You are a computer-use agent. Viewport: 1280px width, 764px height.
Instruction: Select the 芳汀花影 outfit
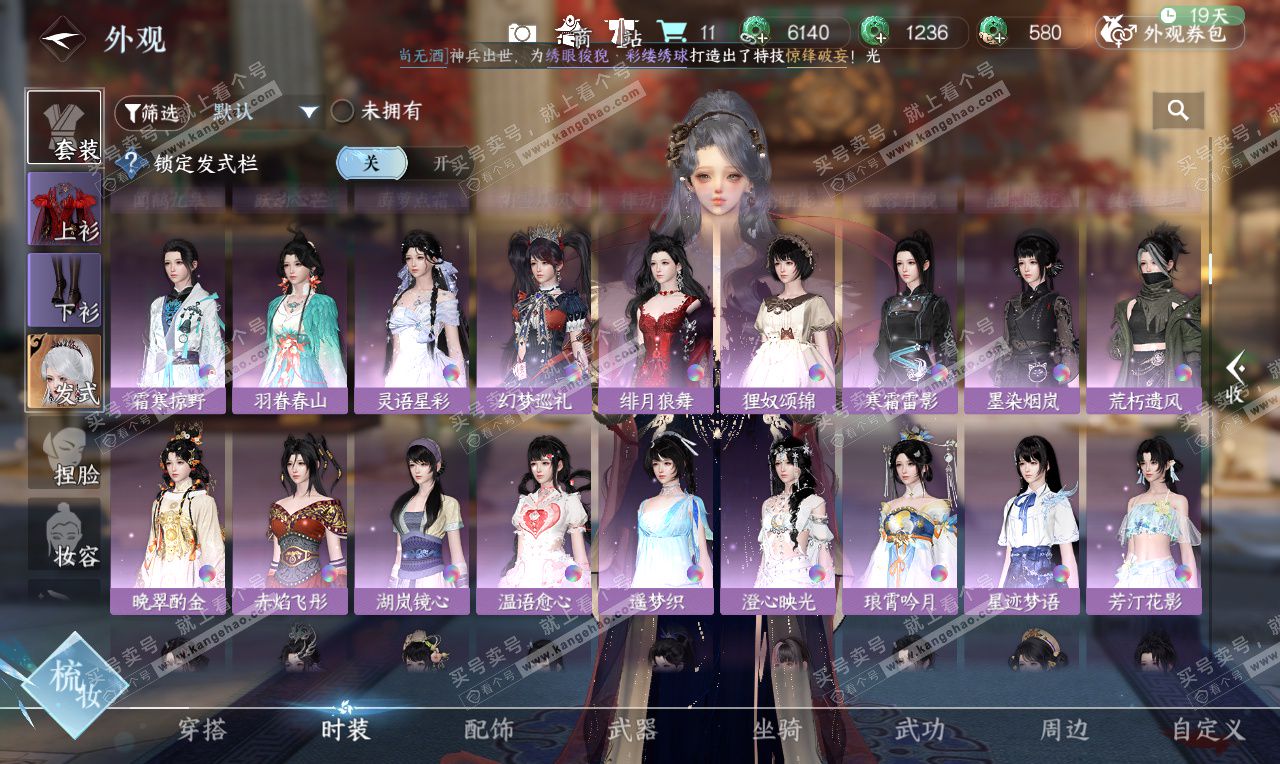coord(1143,520)
